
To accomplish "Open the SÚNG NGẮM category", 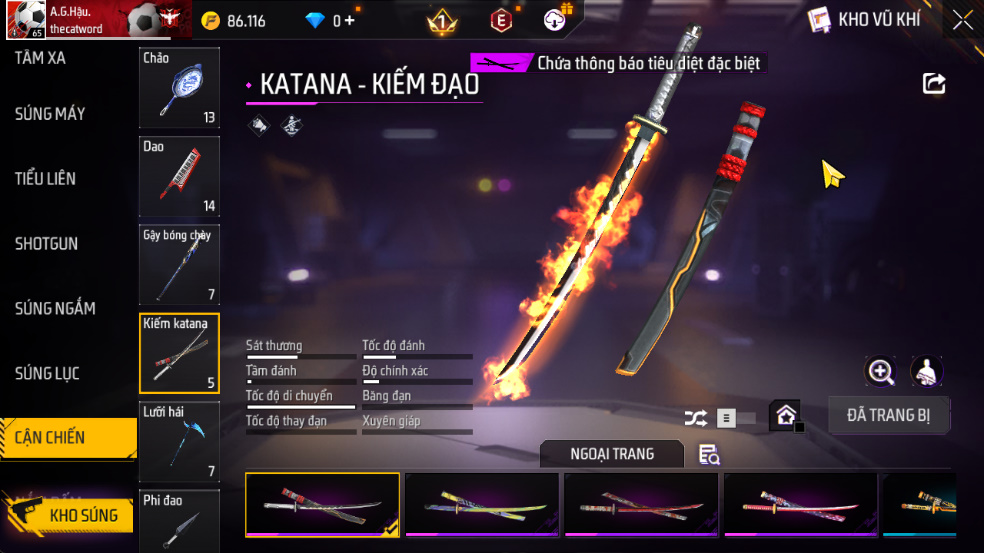I will pyautogui.click(x=55, y=309).
